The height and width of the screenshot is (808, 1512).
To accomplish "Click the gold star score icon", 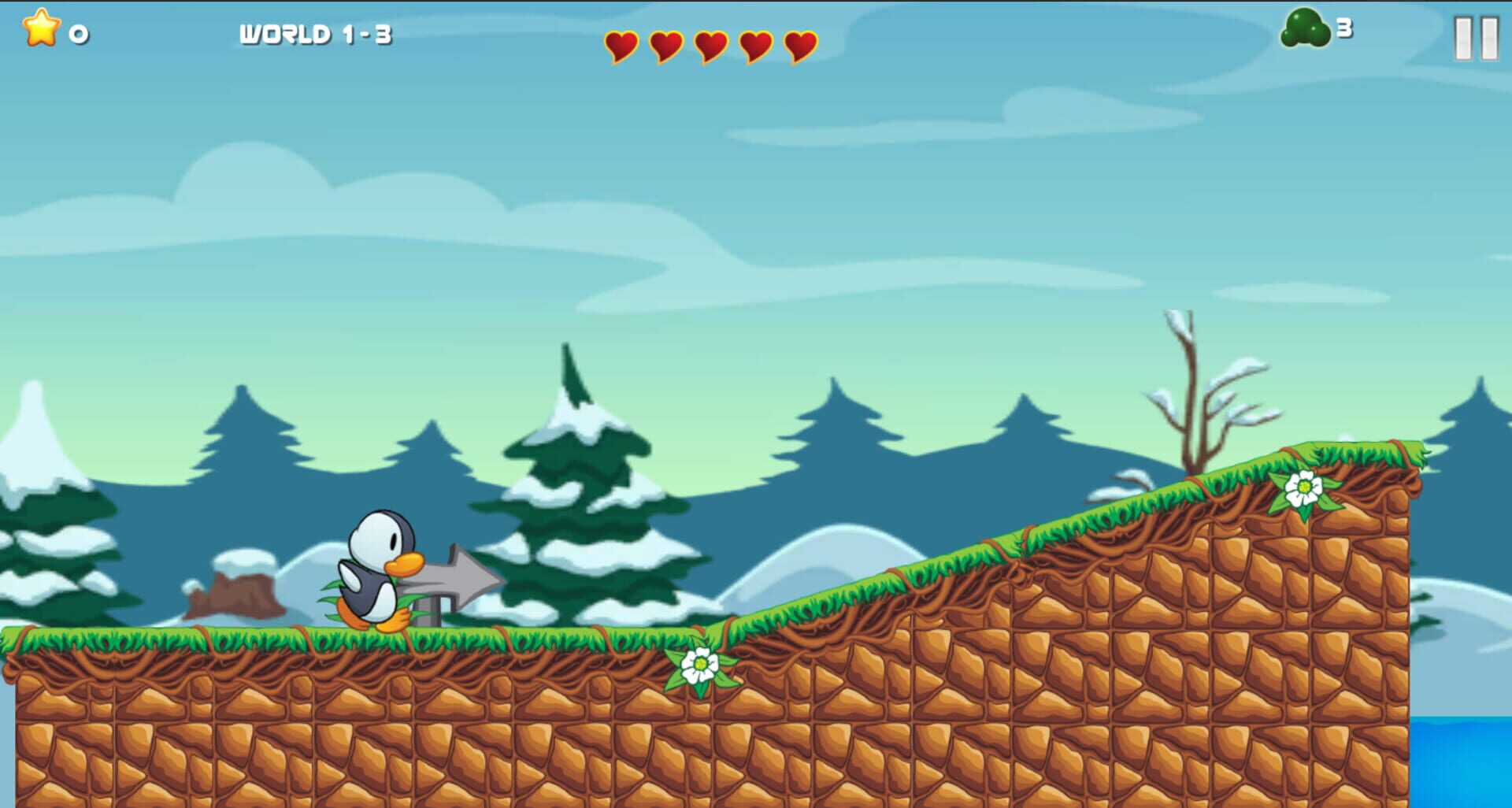I will pyautogui.click(x=39, y=30).
